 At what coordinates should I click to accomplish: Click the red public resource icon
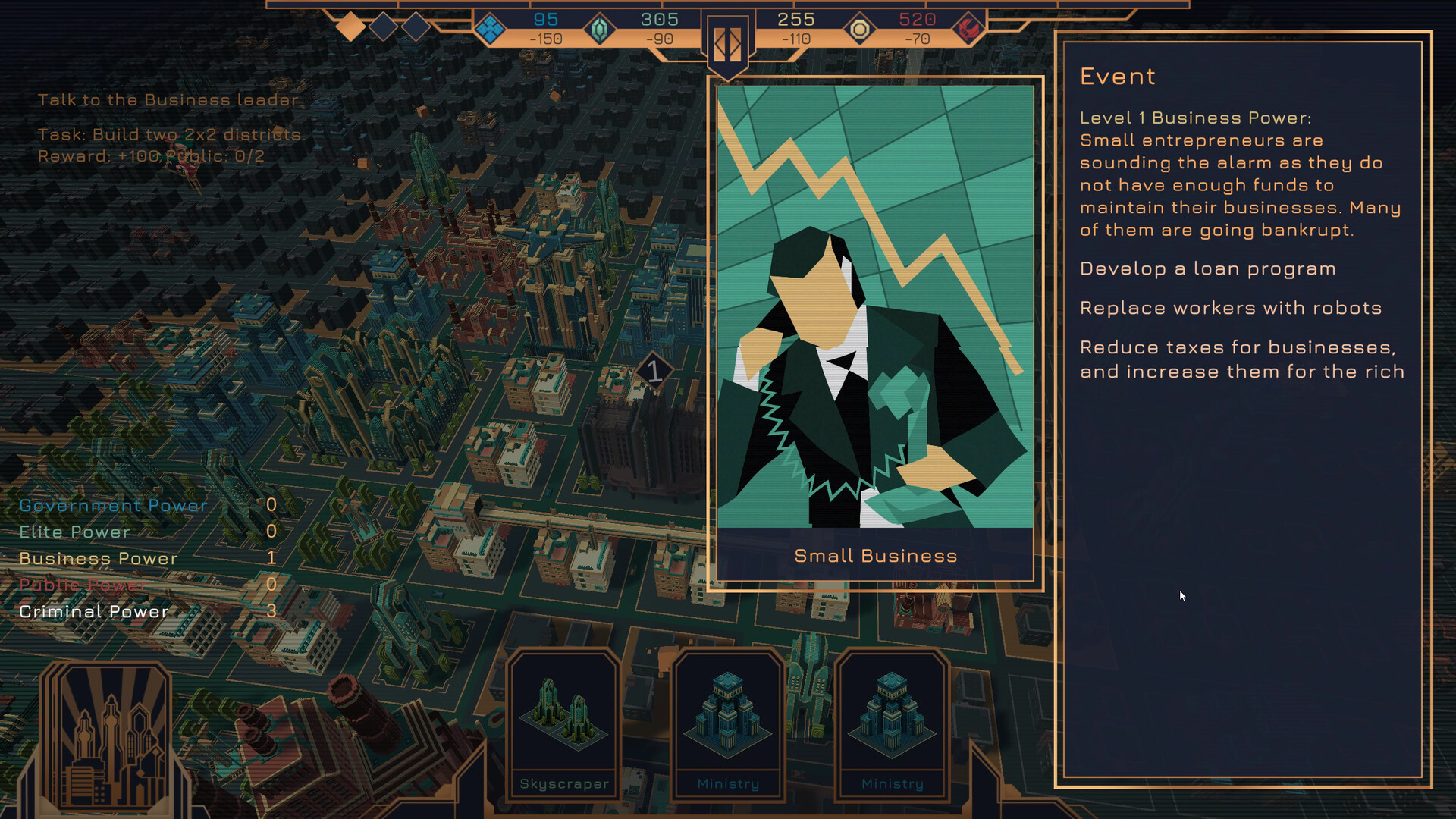pos(968,30)
